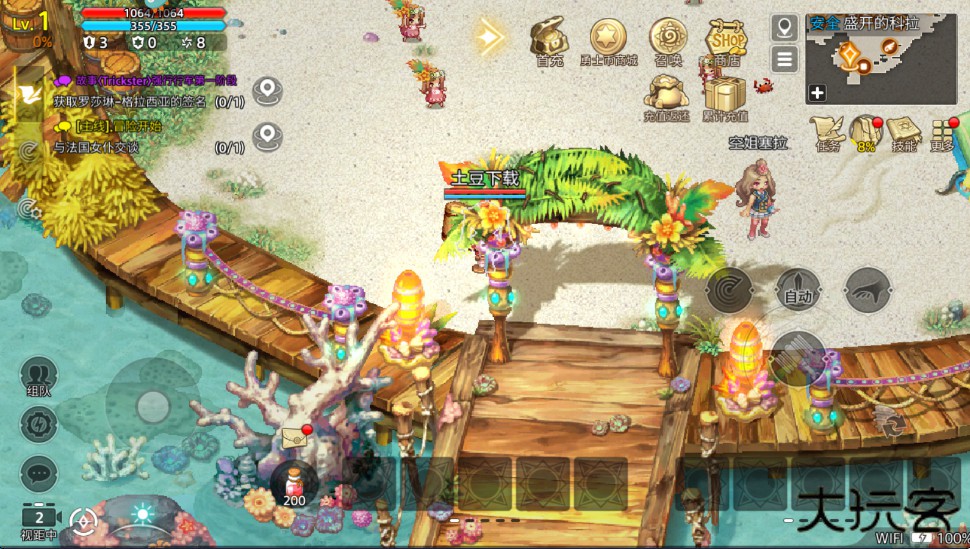Open the three-line list menu button

[x=784, y=59]
